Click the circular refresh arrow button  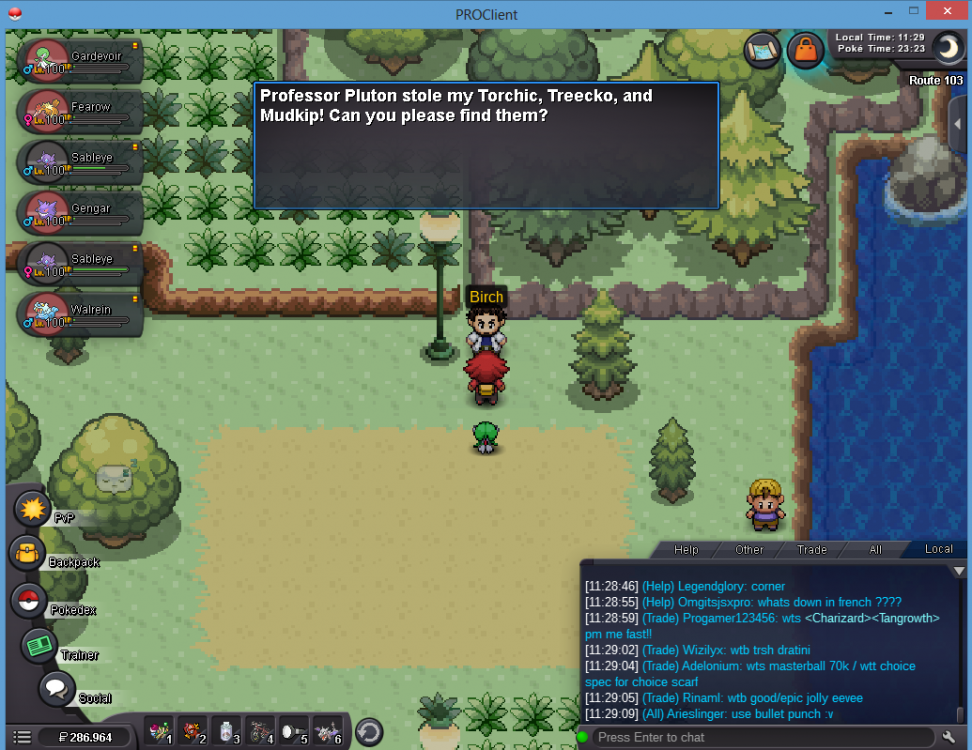click(x=368, y=733)
